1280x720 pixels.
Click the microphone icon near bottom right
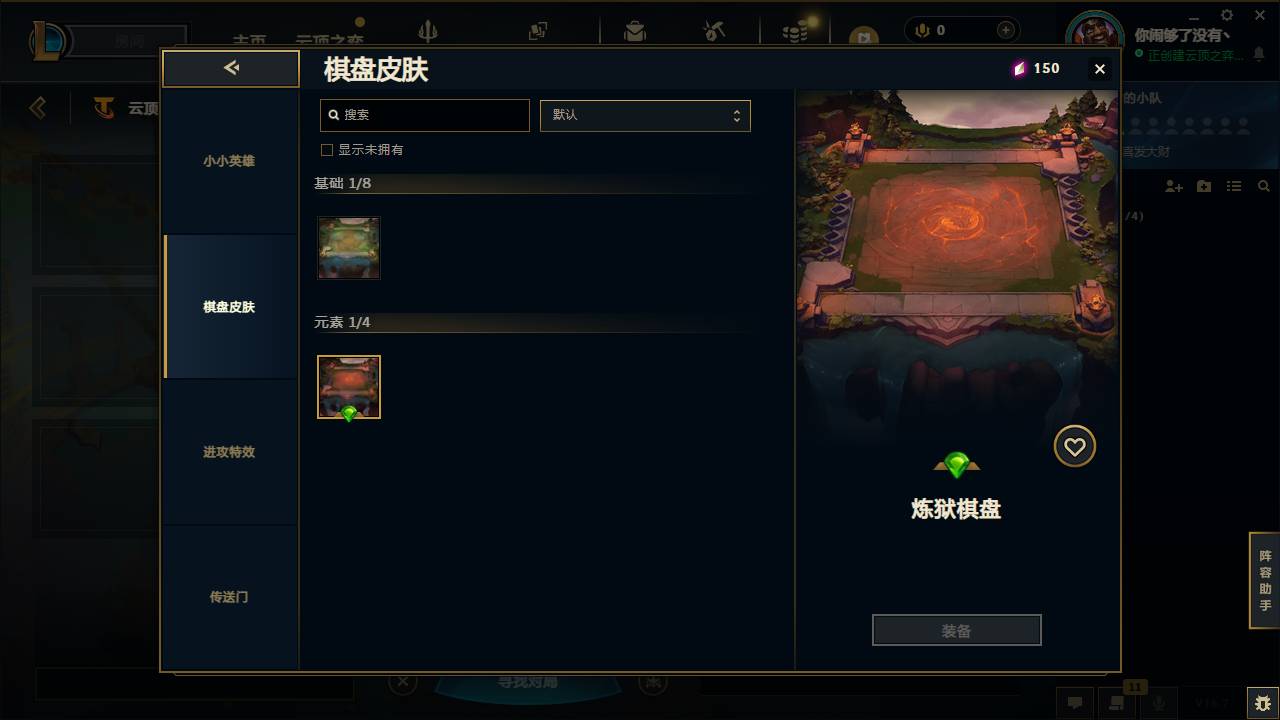tap(1161, 704)
